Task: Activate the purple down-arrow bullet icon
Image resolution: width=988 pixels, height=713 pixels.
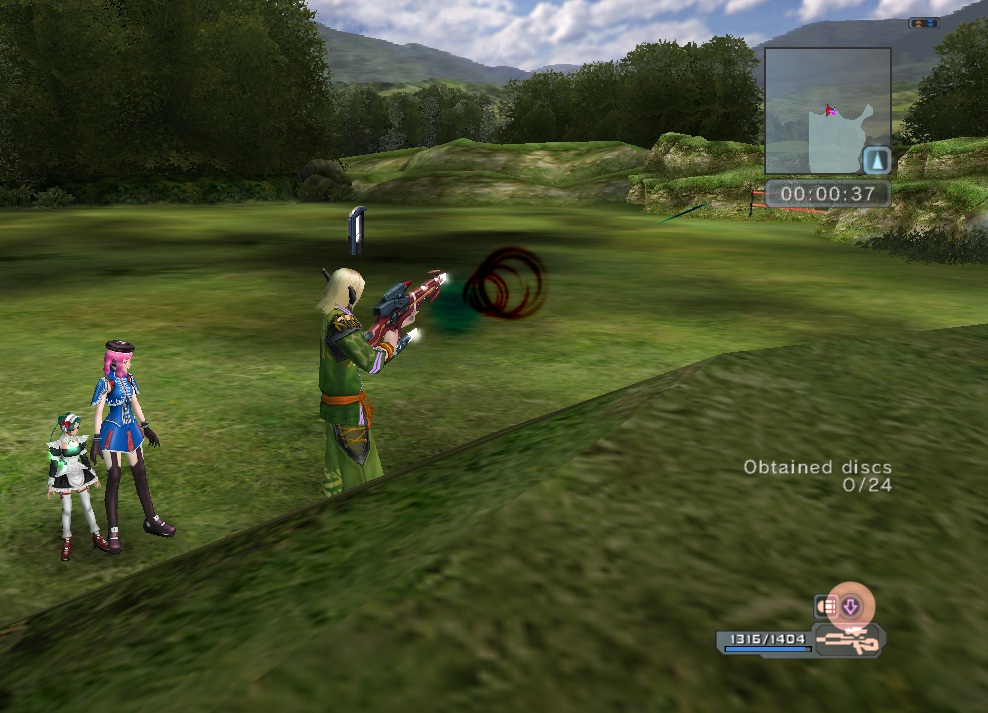Action: (x=851, y=605)
